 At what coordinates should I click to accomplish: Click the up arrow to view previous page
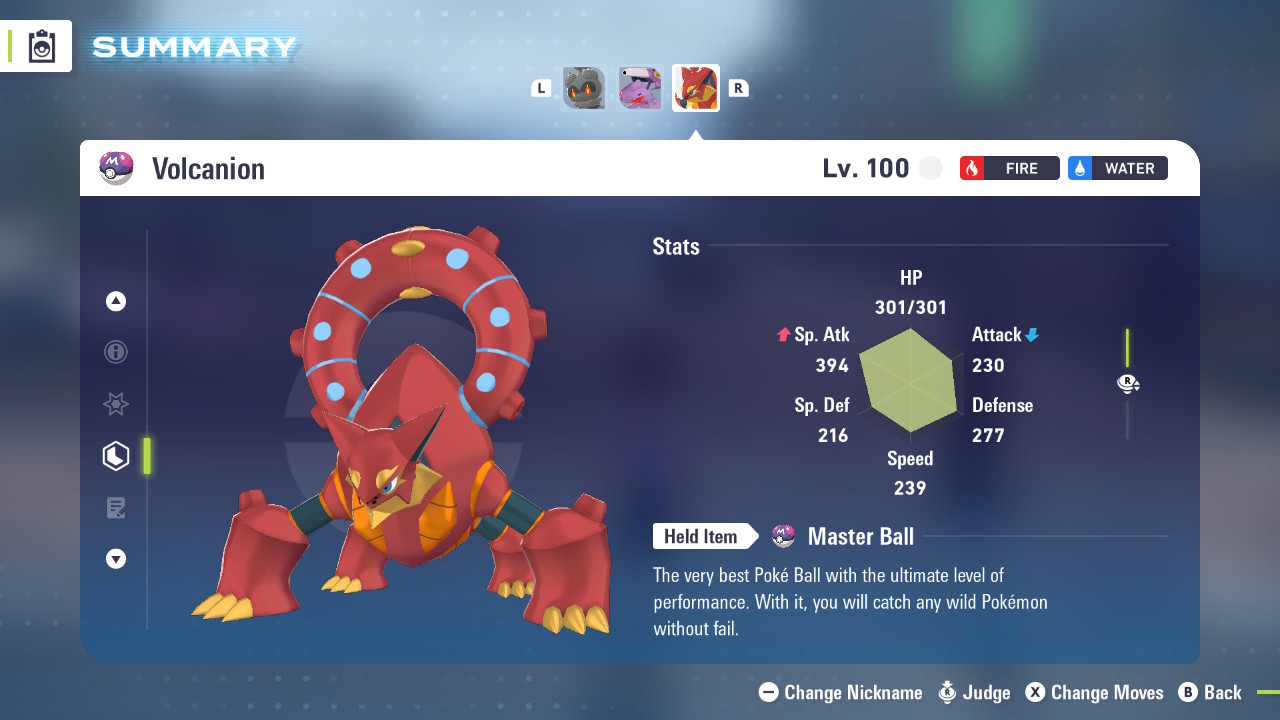point(116,301)
